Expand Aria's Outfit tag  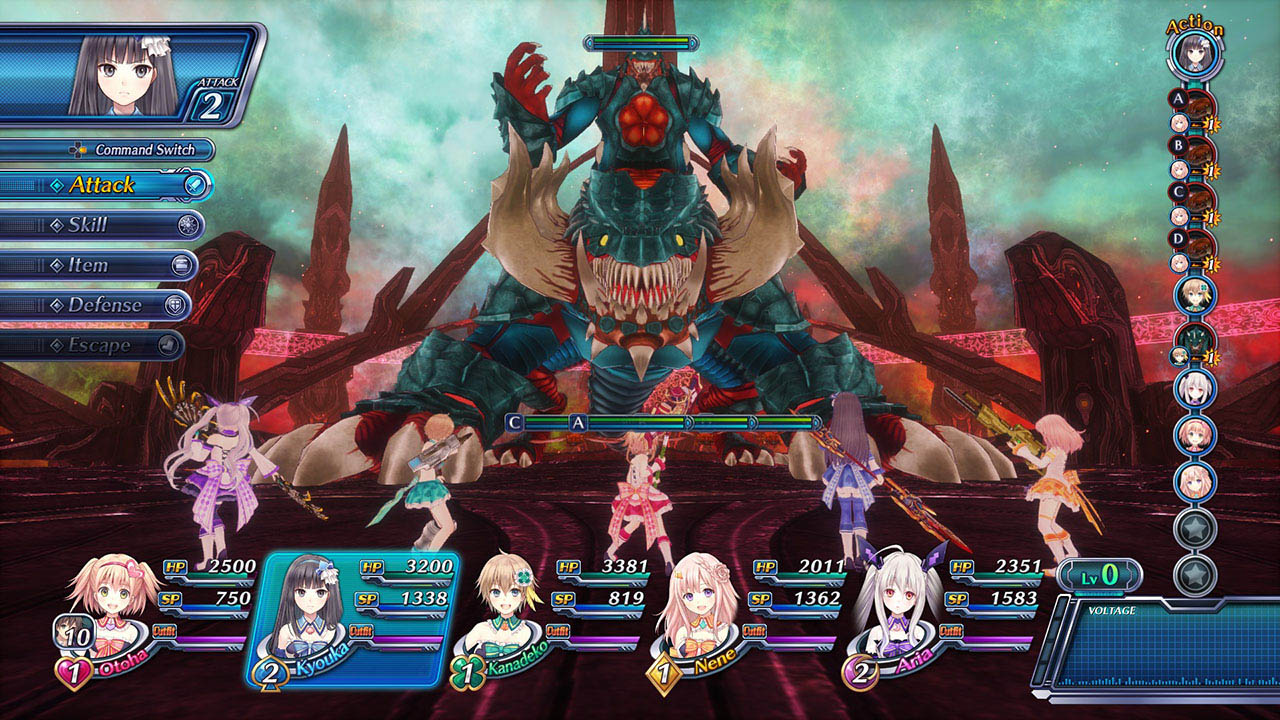click(x=951, y=631)
